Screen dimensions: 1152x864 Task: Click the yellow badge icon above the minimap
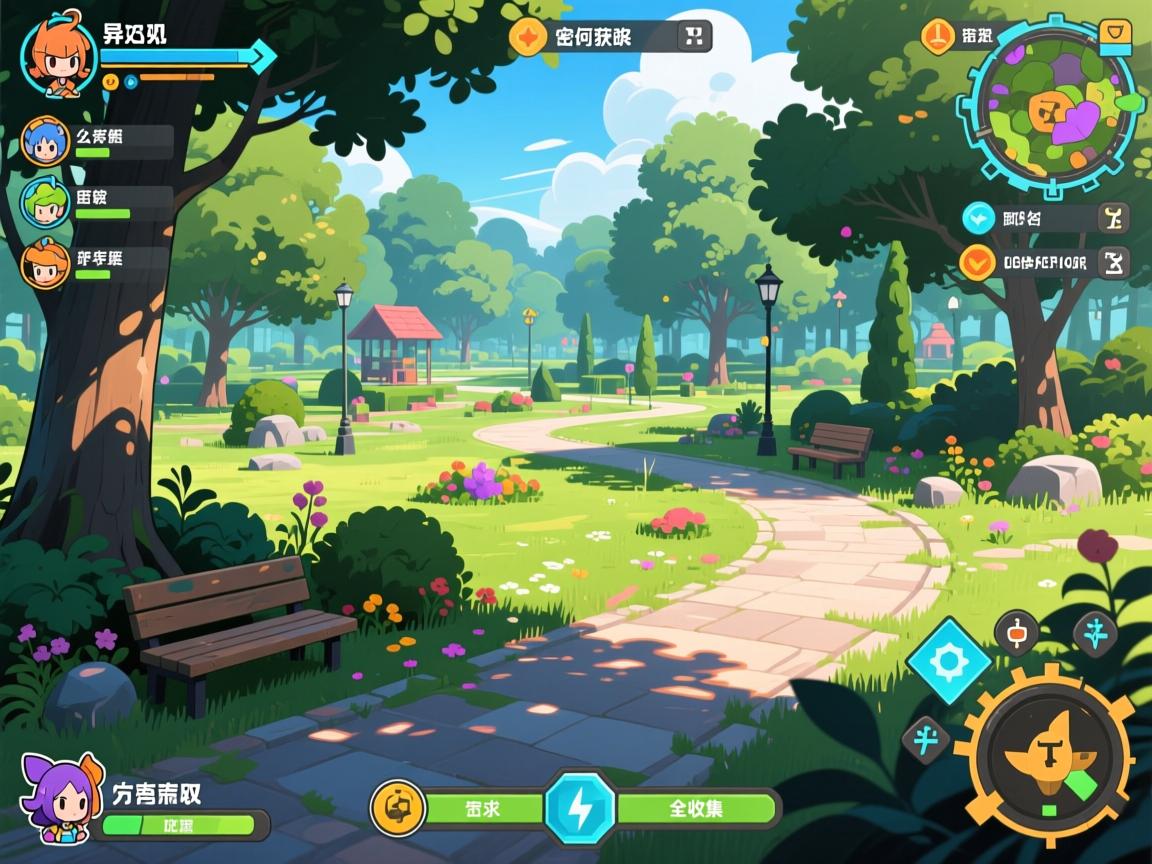[1115, 36]
